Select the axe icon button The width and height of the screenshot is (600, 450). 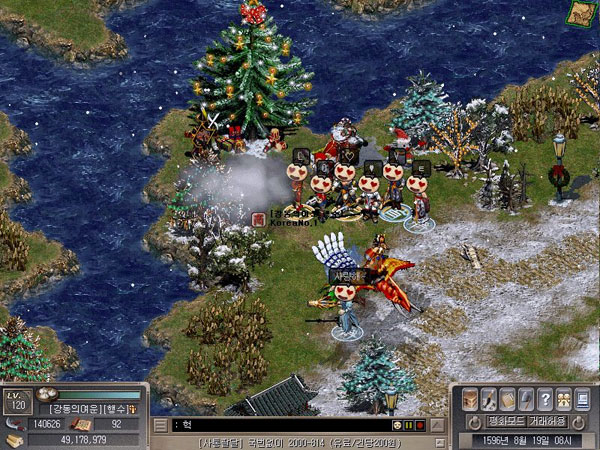[527, 398]
